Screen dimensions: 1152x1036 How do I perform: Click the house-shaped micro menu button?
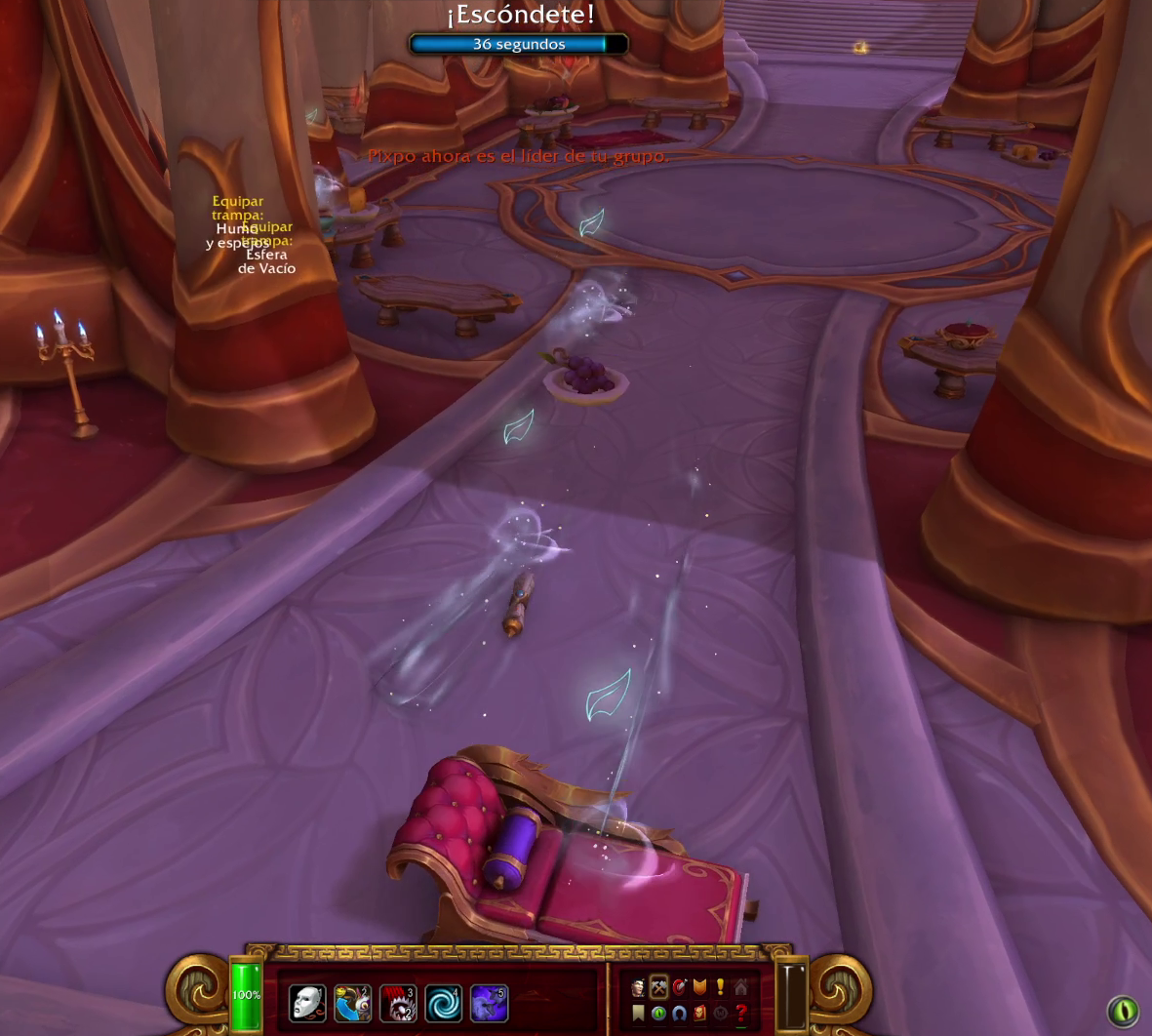[x=740, y=988]
